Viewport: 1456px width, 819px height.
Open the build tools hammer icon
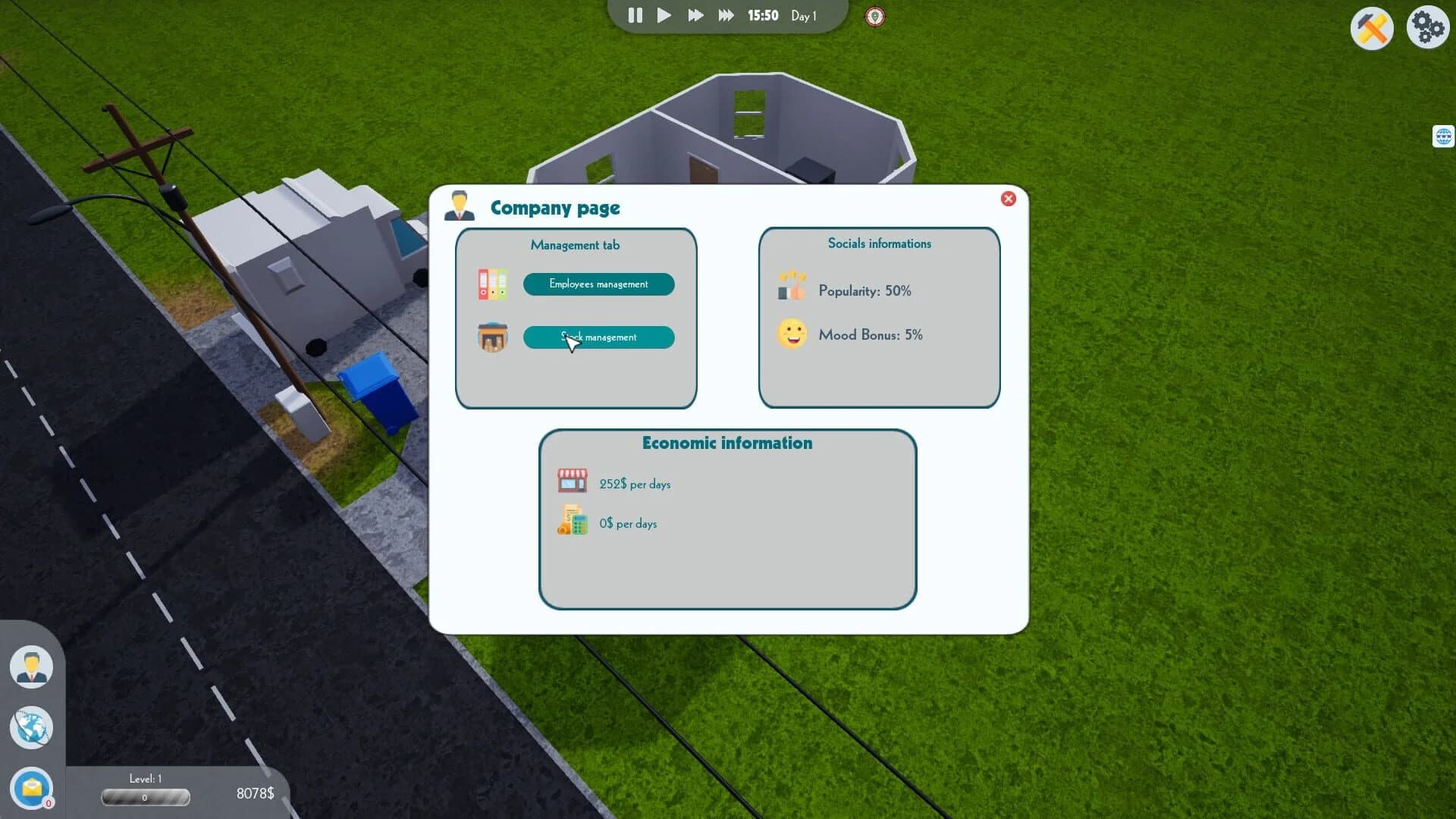(1371, 28)
